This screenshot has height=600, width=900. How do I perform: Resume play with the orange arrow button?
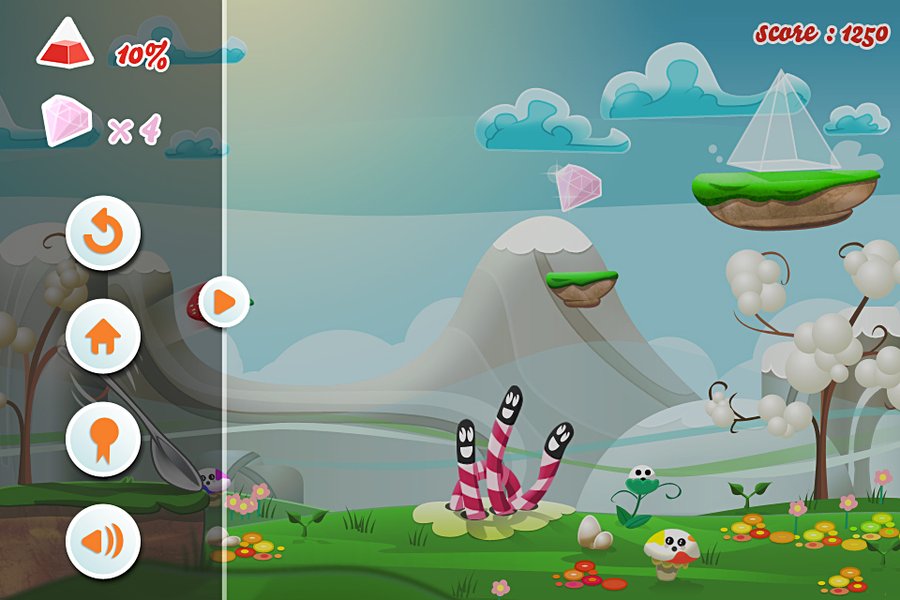(x=224, y=300)
